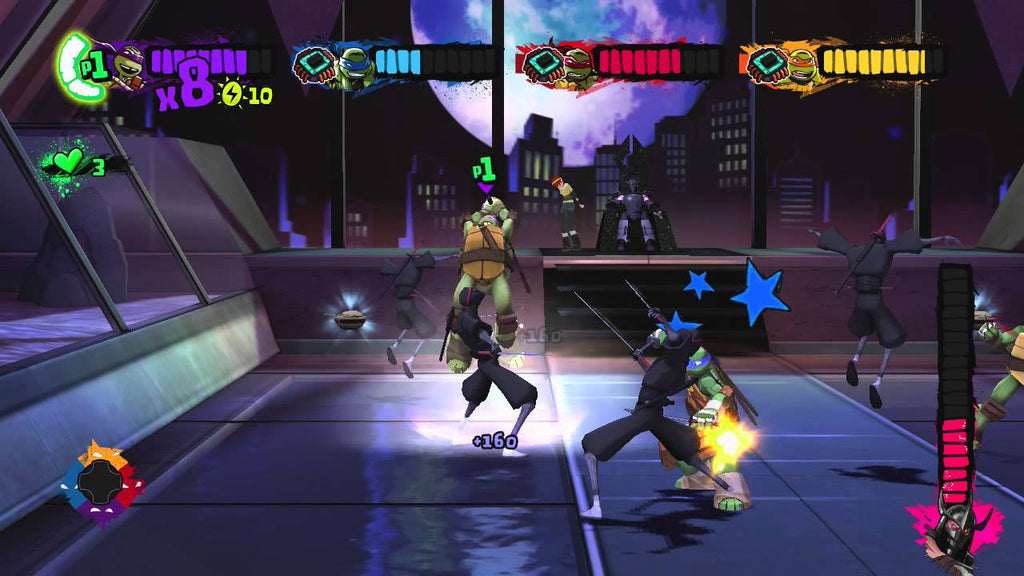Choose Leonardo's blue portrait
The height and width of the screenshot is (576, 1024).
tap(354, 65)
